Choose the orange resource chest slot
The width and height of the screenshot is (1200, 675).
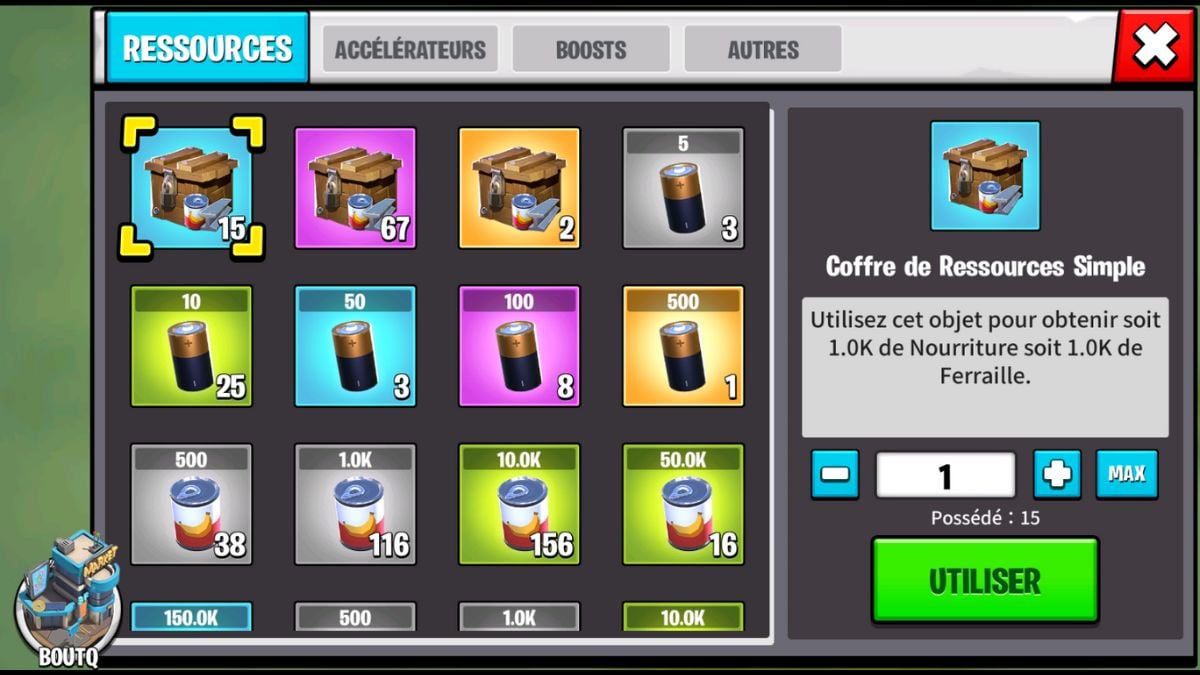(519, 188)
